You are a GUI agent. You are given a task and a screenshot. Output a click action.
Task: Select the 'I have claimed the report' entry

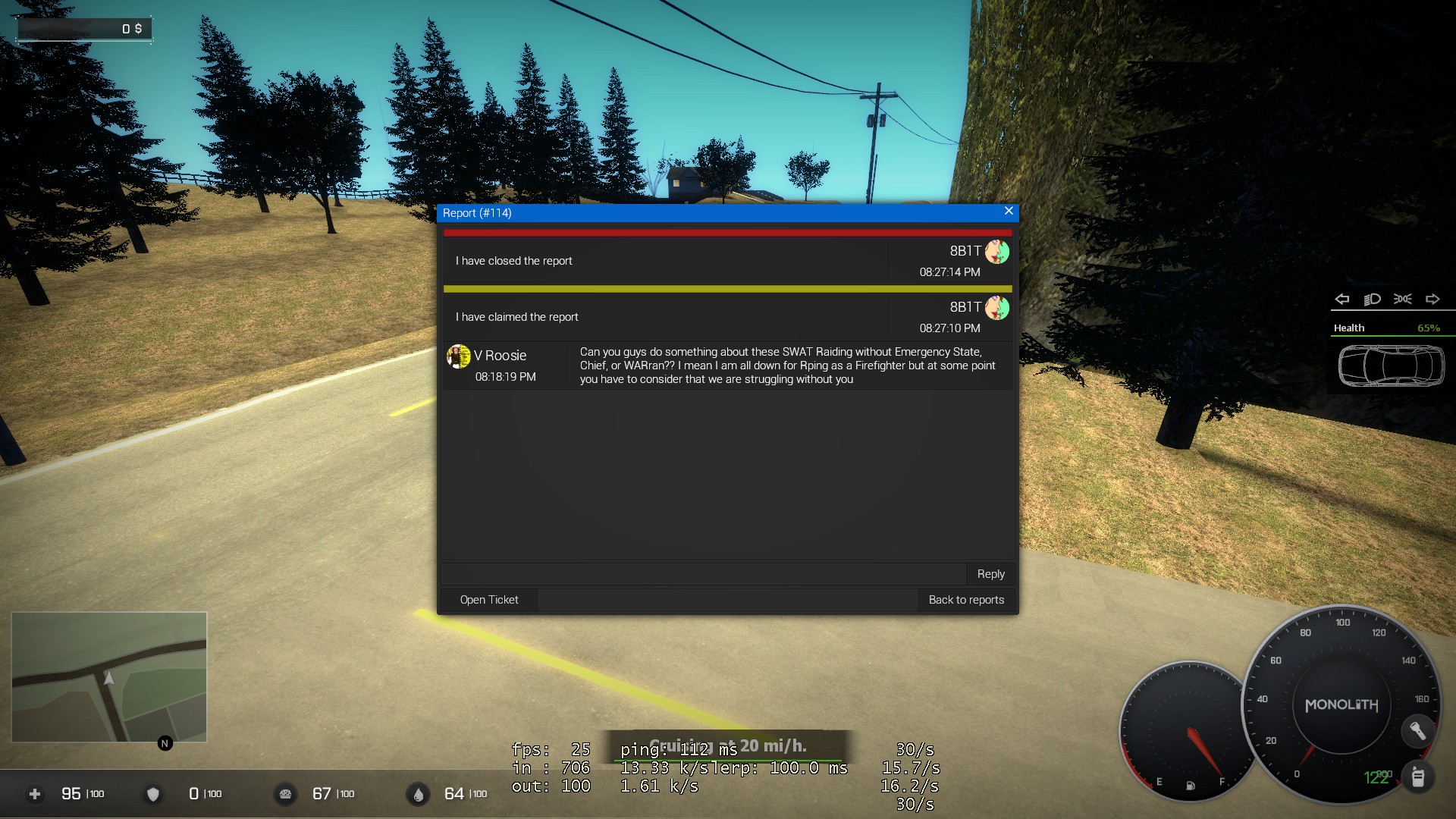tap(517, 317)
